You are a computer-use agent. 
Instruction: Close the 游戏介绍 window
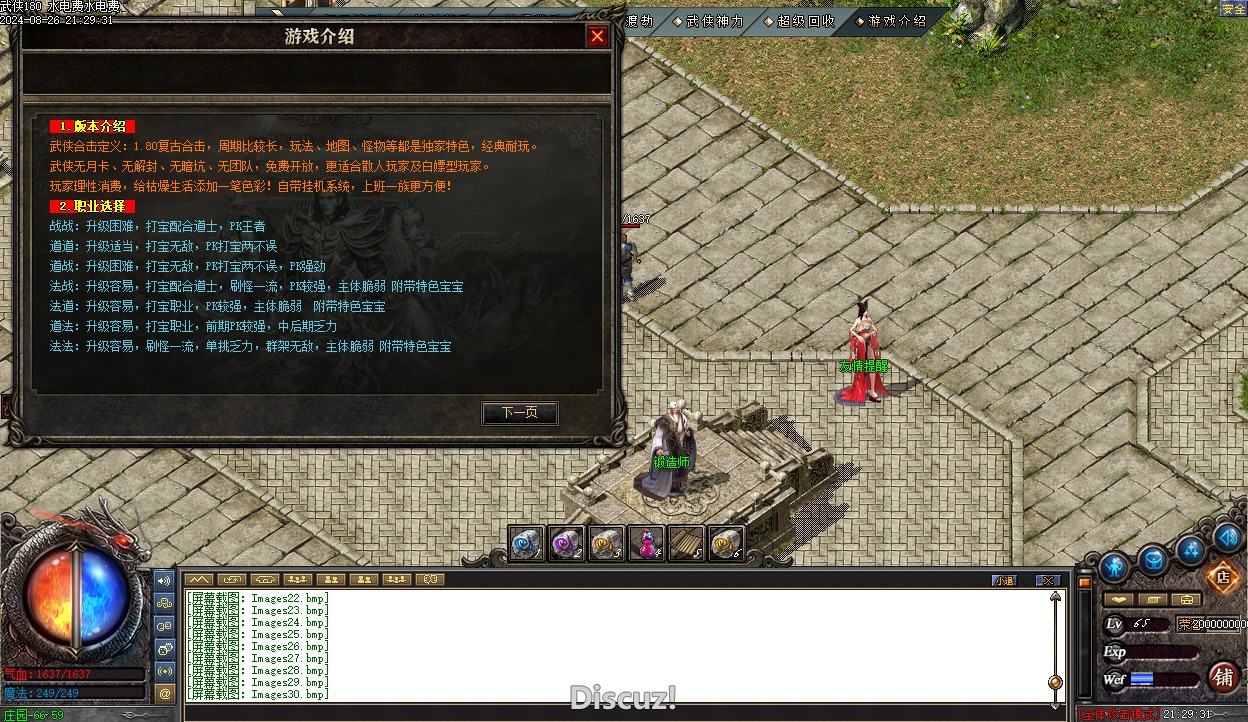pos(597,37)
